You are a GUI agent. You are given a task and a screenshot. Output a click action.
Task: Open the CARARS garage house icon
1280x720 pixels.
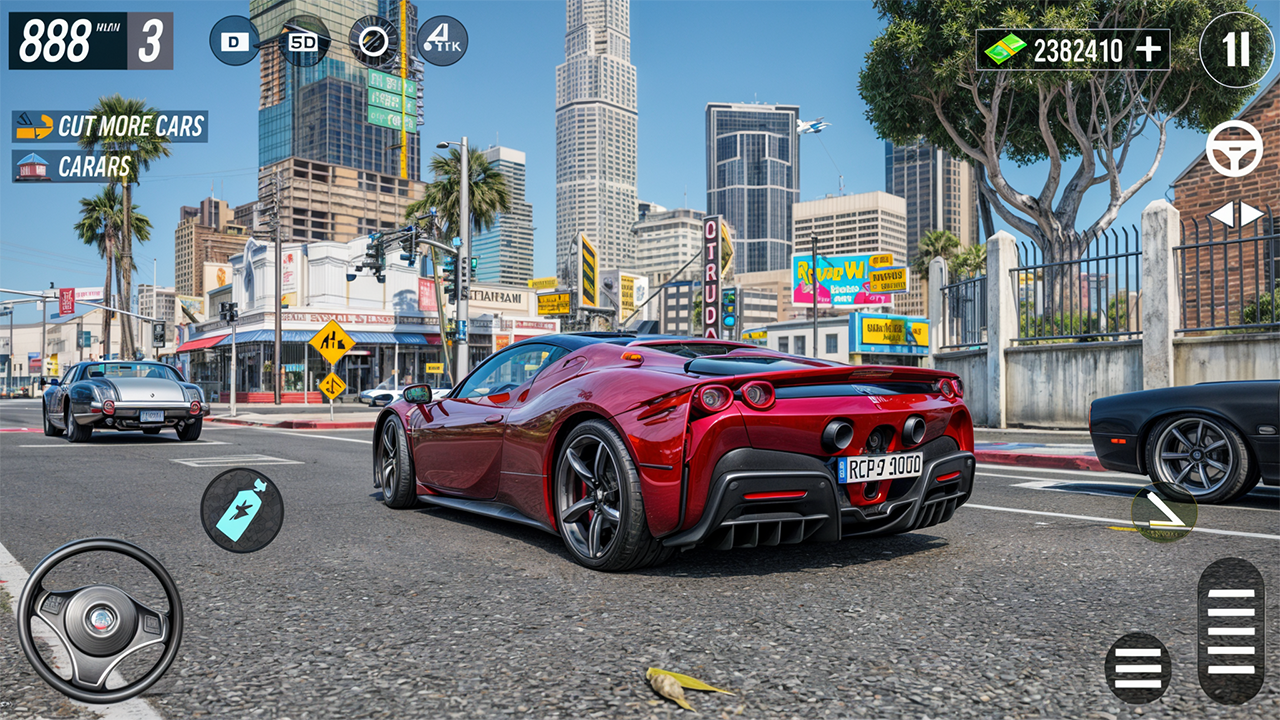click(x=32, y=167)
